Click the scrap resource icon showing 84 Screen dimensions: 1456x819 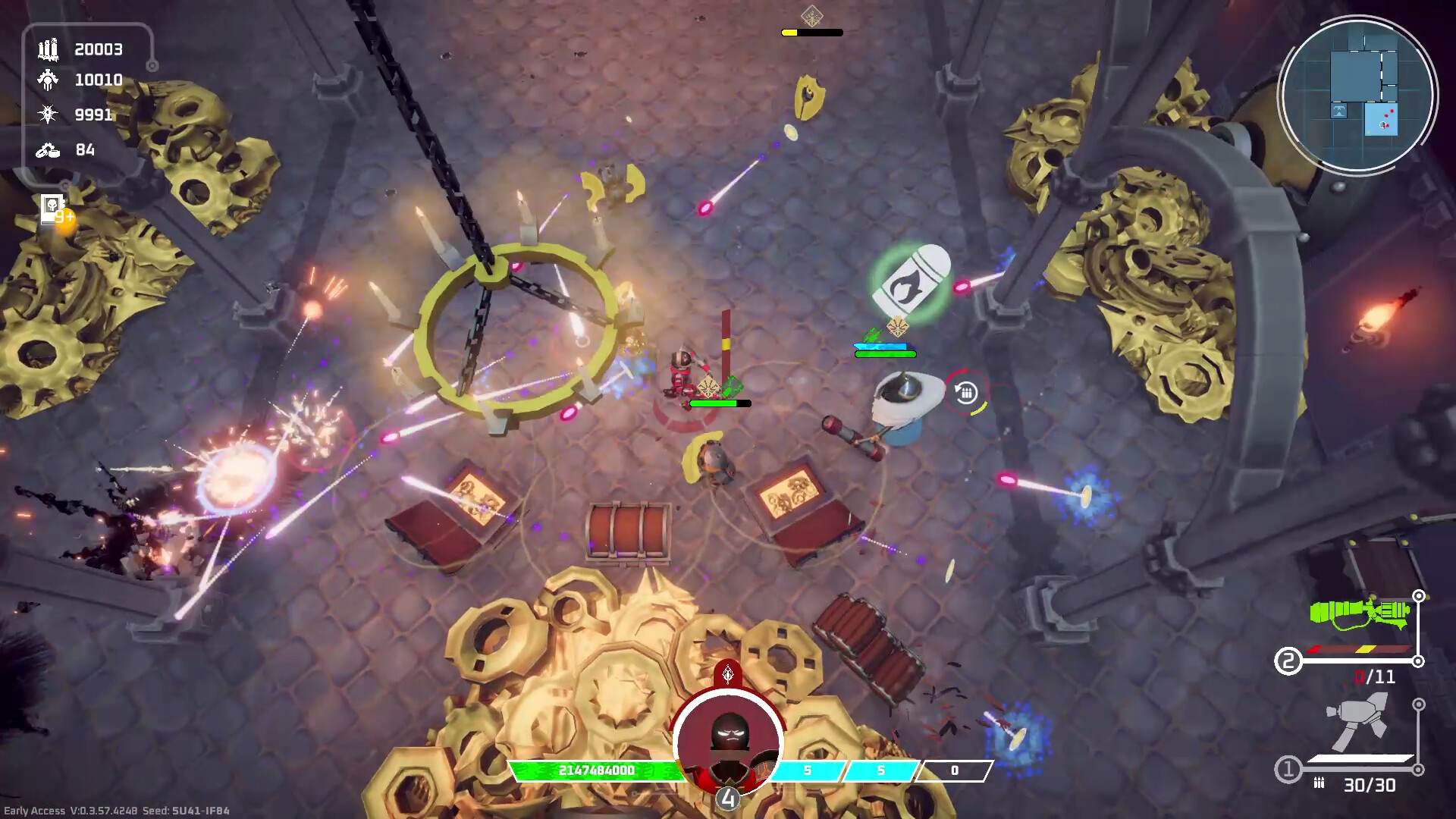47,150
